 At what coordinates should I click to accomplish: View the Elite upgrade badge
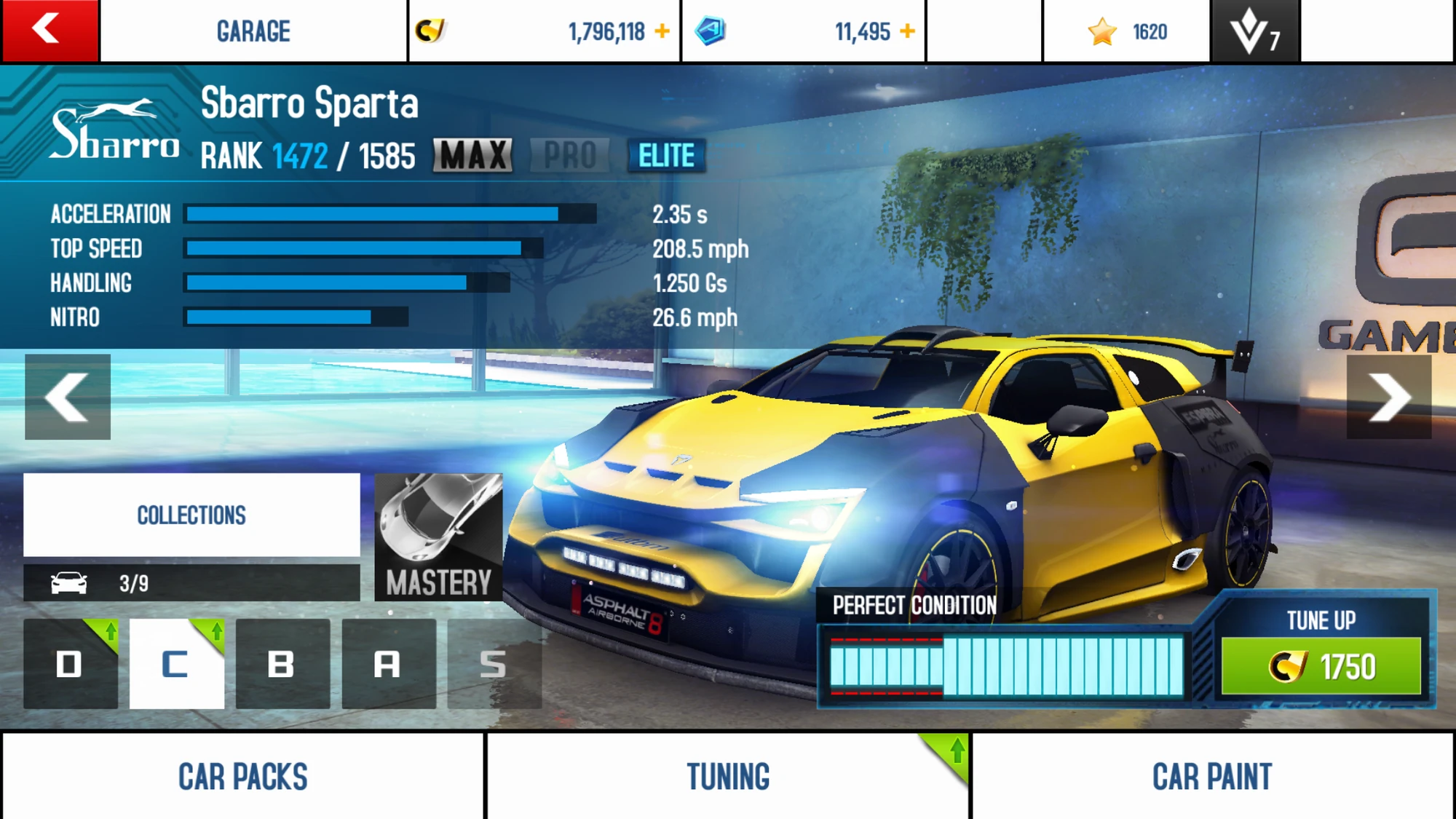(666, 155)
